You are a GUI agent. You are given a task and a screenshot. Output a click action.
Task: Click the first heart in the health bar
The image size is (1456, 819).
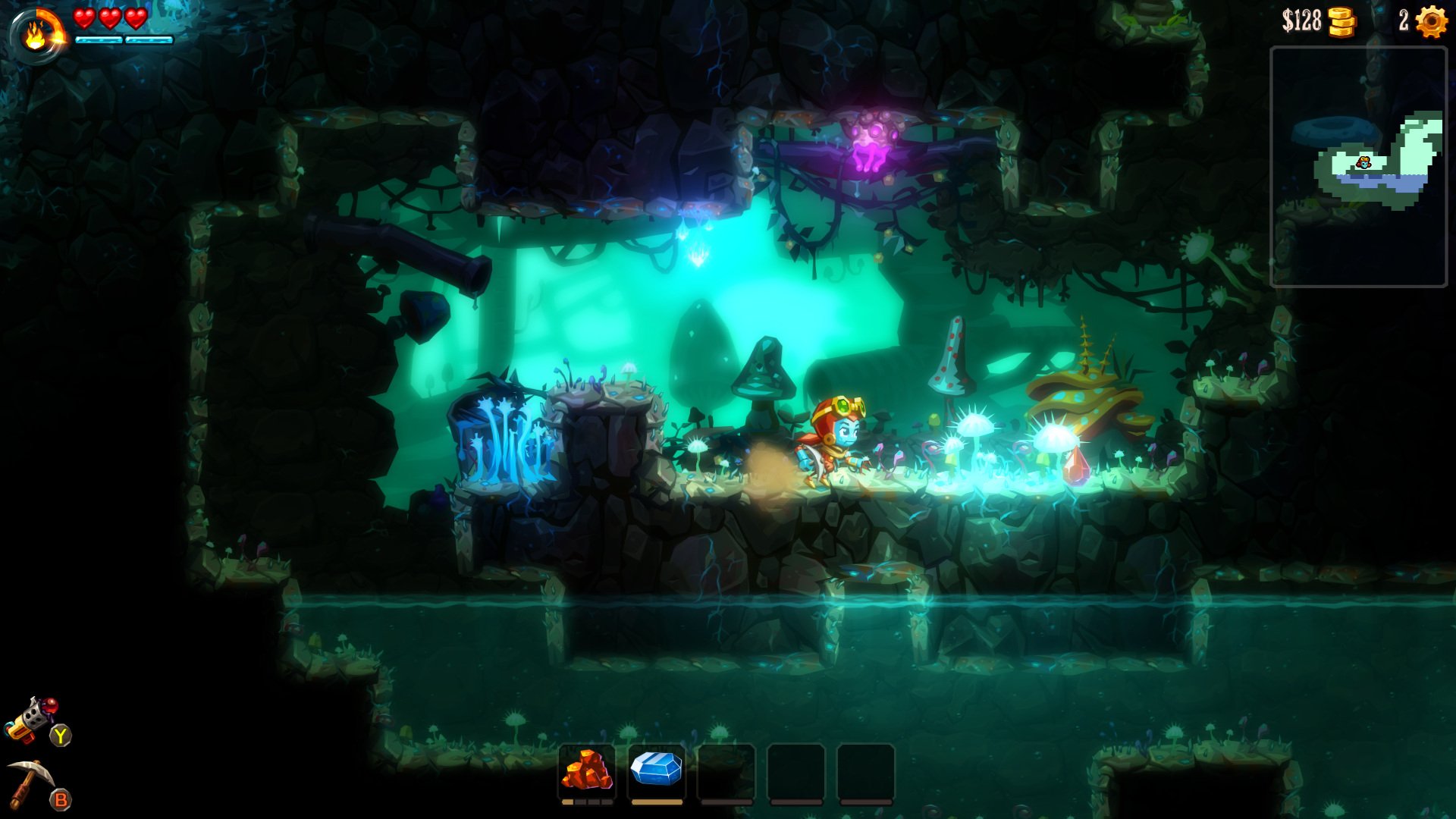point(85,20)
